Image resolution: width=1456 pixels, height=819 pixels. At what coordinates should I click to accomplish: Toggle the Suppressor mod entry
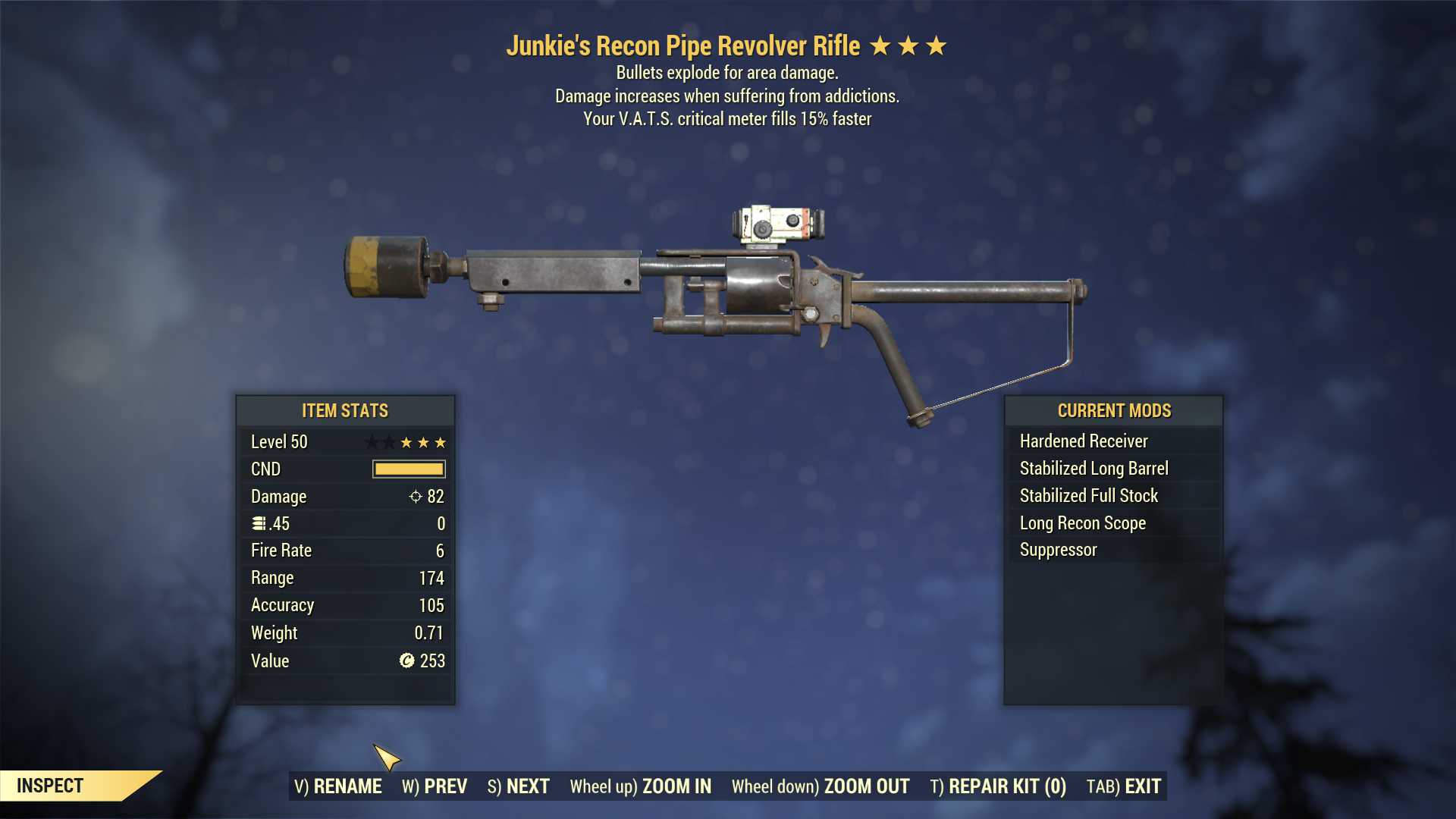coord(1056,550)
